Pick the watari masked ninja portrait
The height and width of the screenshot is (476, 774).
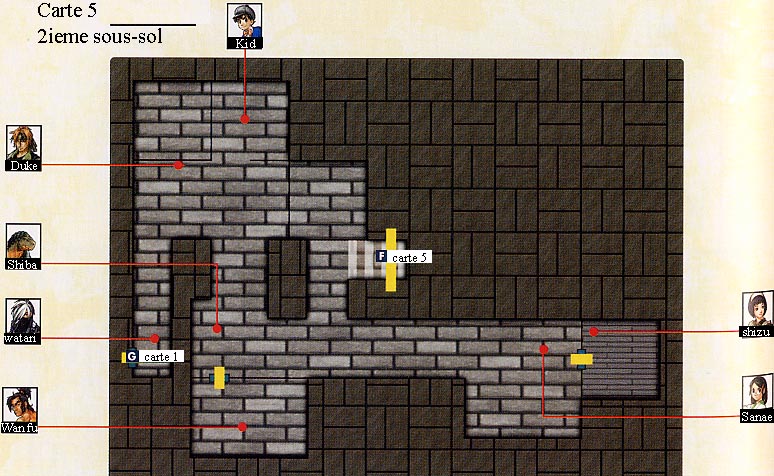(22, 319)
